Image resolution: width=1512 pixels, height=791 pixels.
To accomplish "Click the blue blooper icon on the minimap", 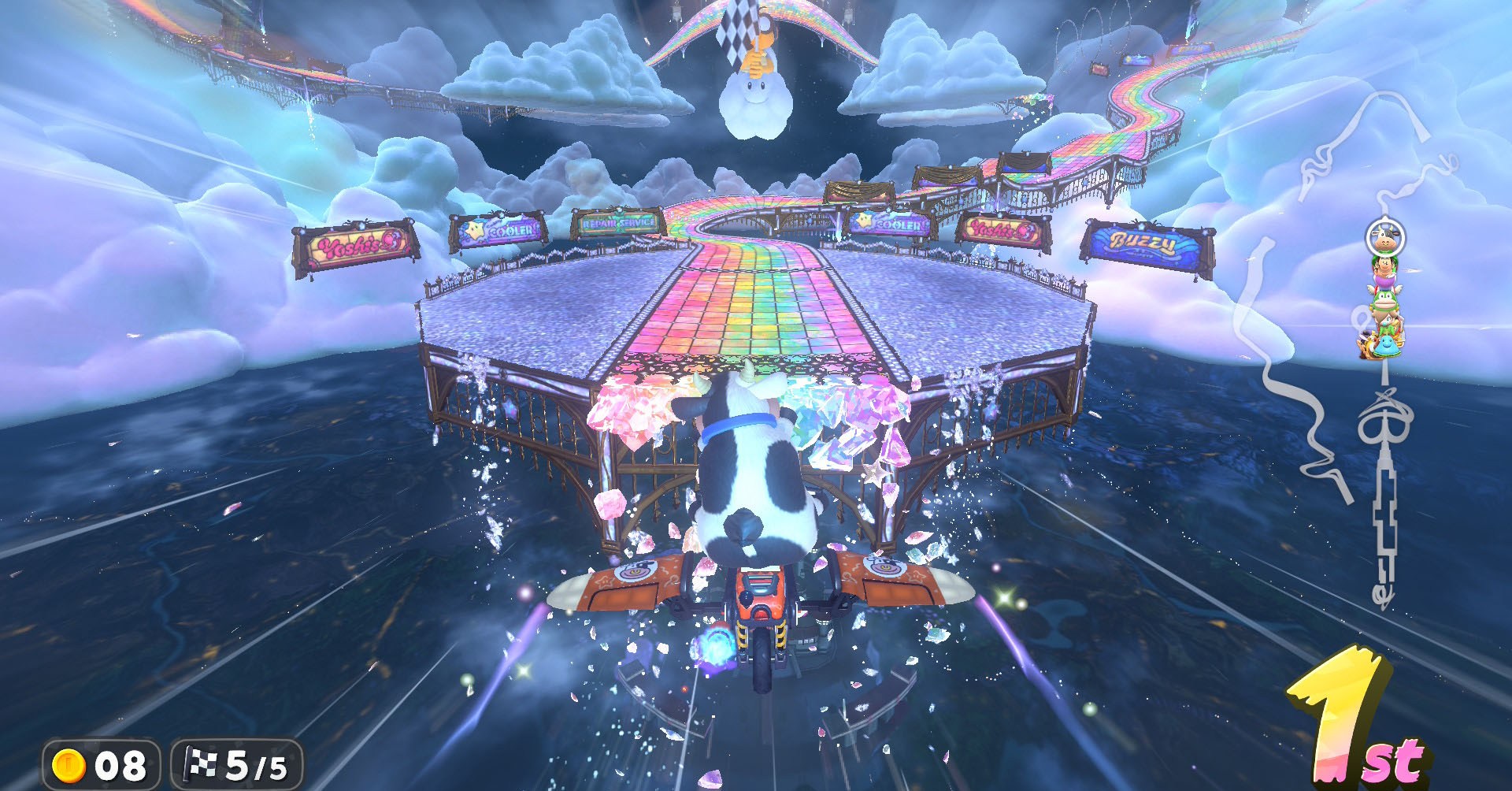I will [1385, 345].
